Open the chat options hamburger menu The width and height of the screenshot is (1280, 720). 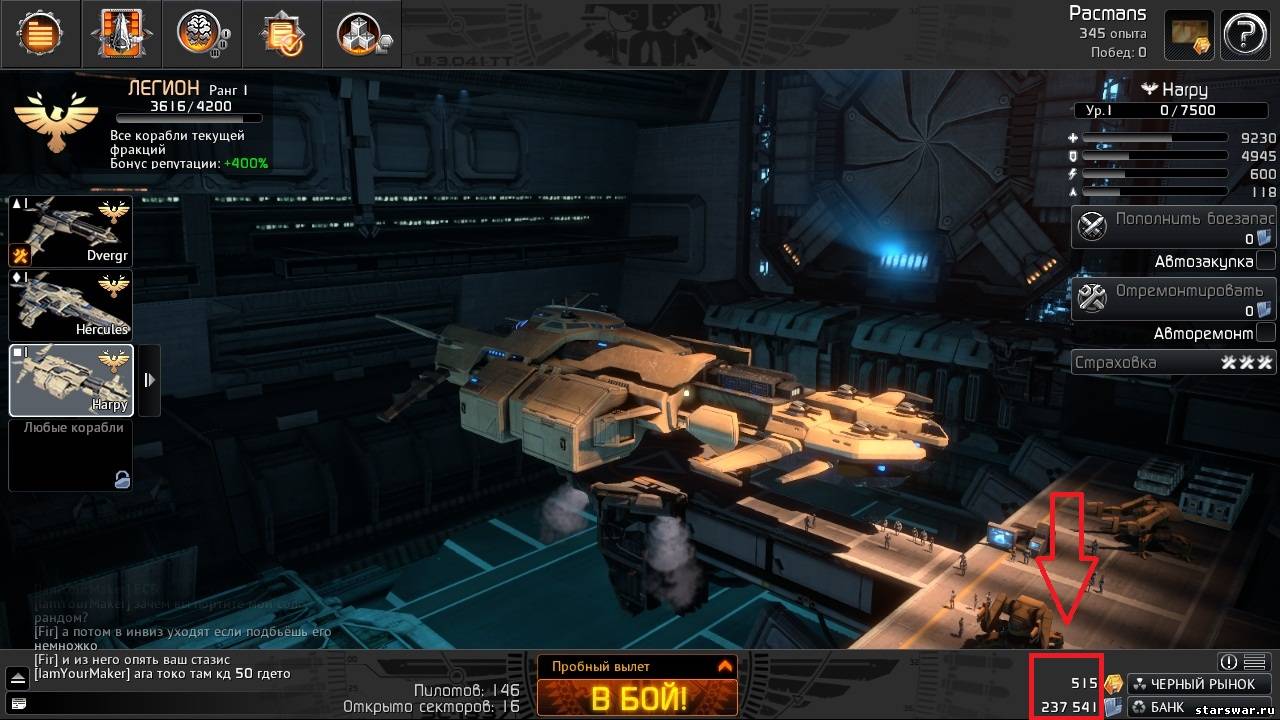(x=1256, y=661)
